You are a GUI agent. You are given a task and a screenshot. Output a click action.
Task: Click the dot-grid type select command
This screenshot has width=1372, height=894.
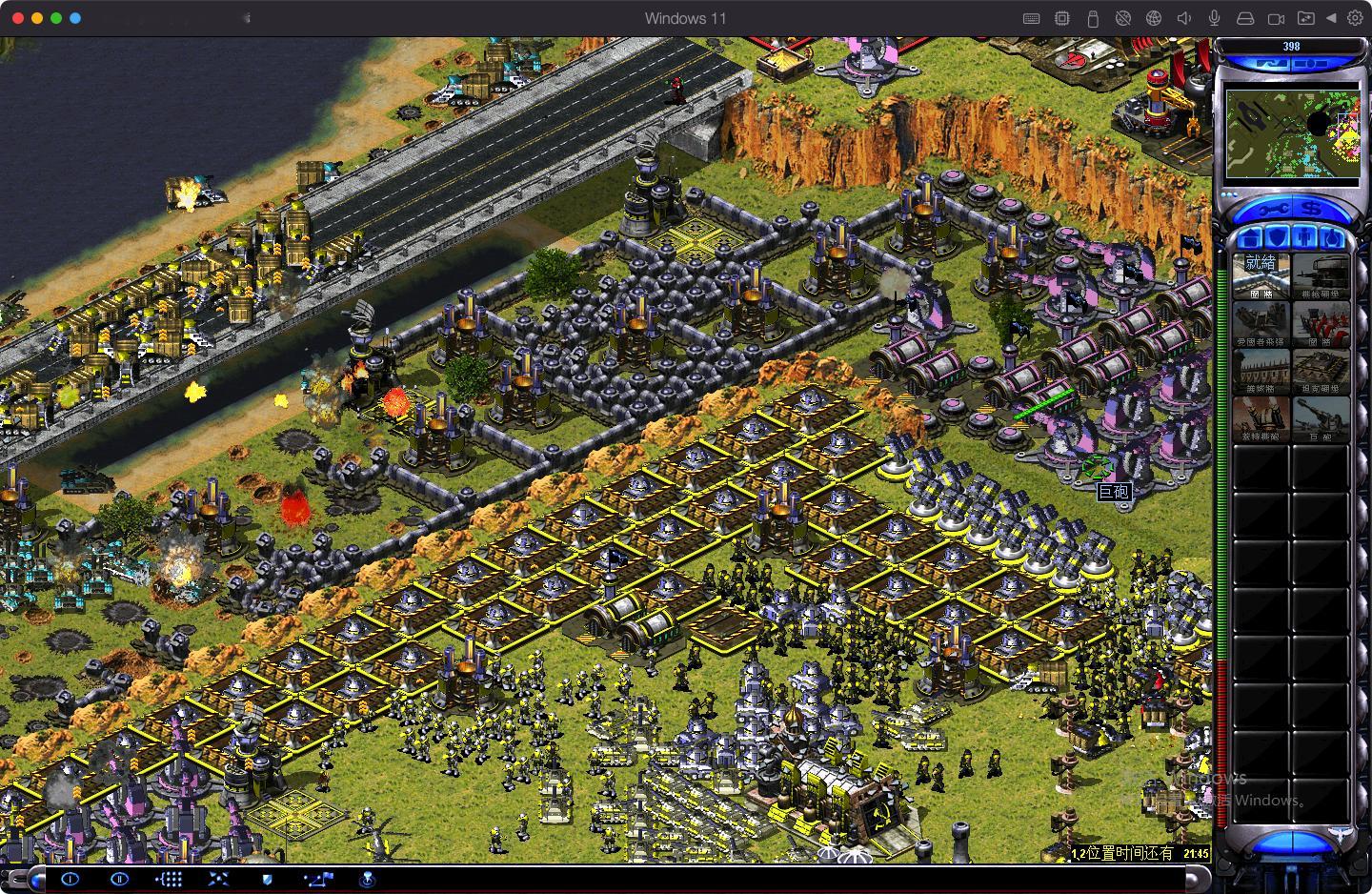click(x=170, y=879)
